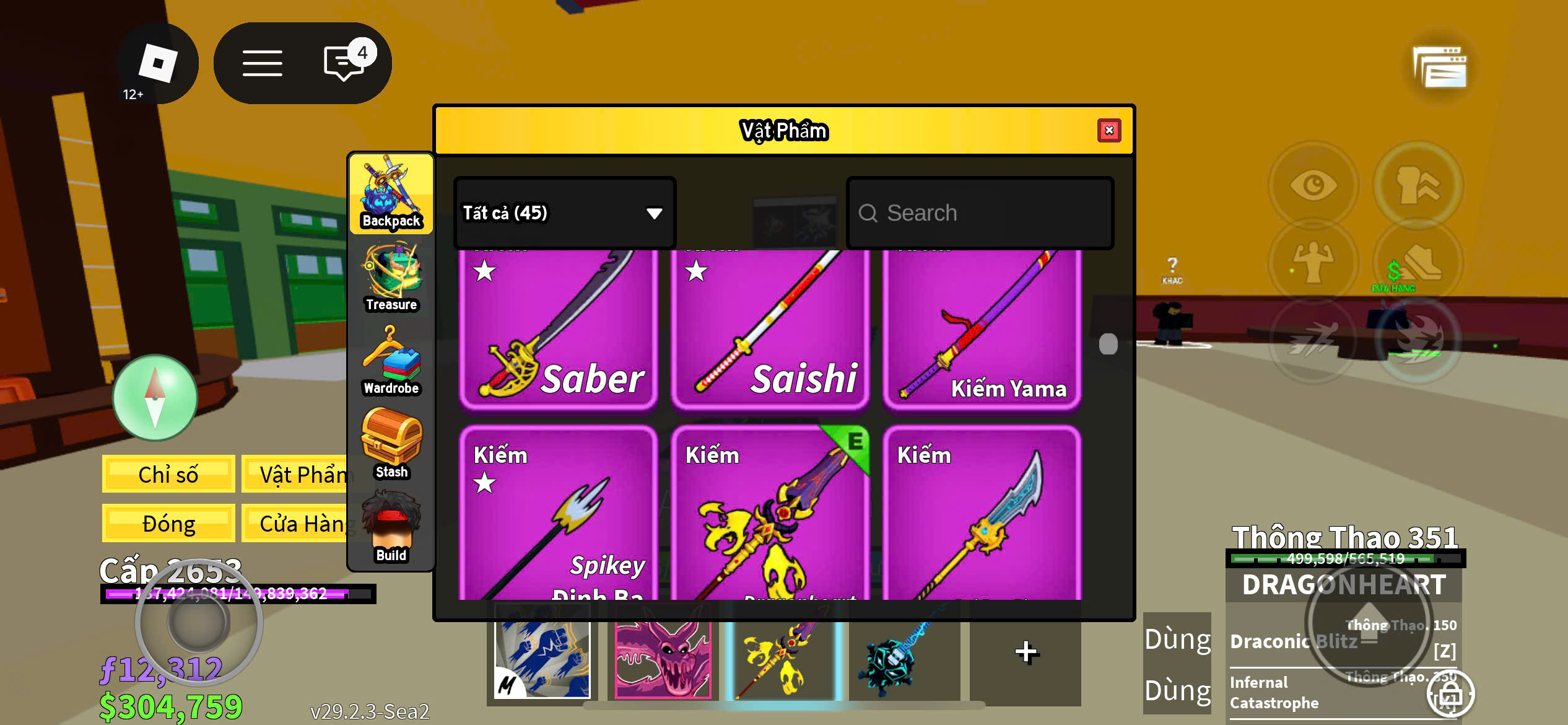Open the Roblox chat with 4 notifications

click(x=344, y=63)
